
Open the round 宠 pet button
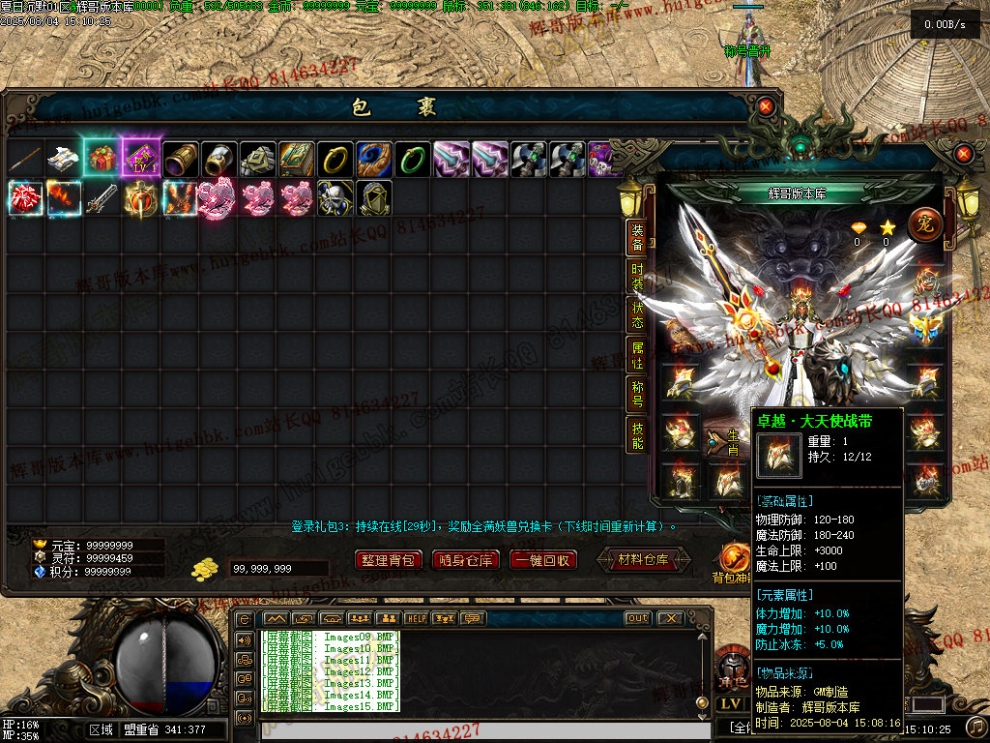[x=924, y=224]
